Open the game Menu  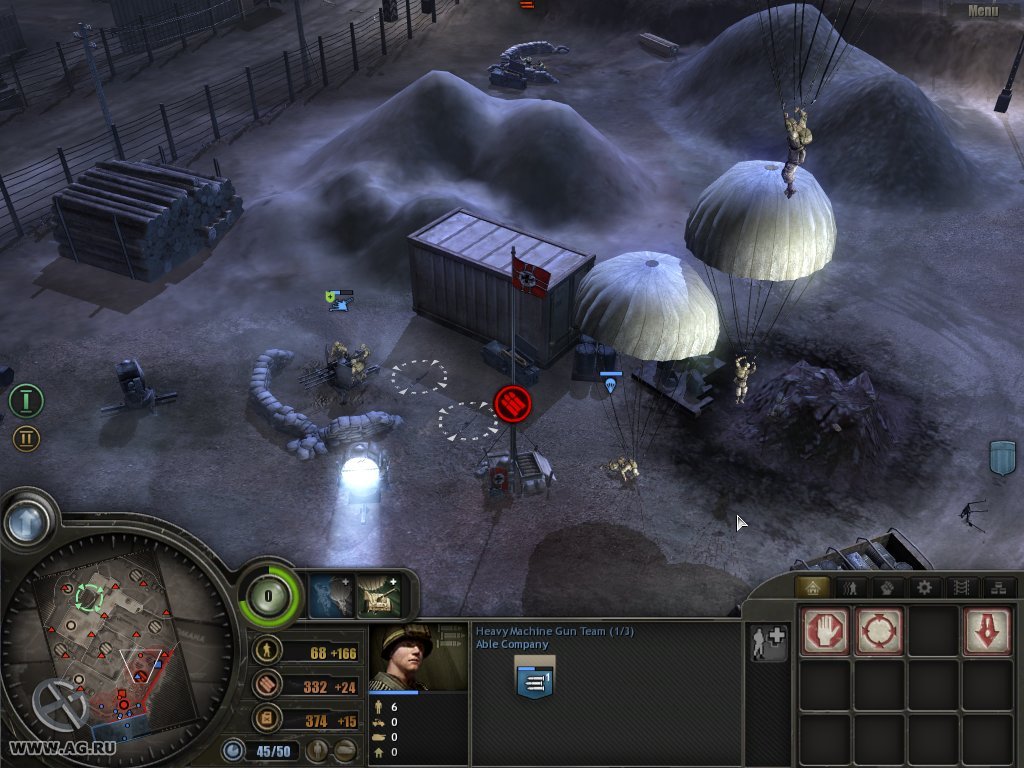click(x=982, y=11)
